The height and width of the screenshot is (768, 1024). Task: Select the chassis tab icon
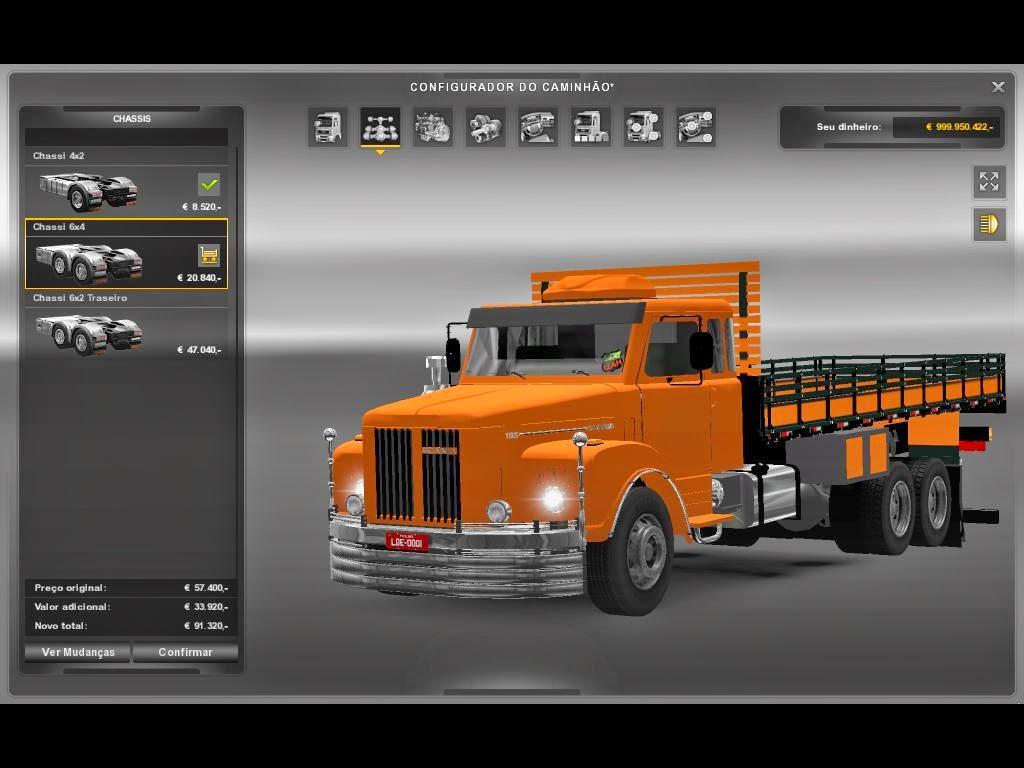pos(380,128)
